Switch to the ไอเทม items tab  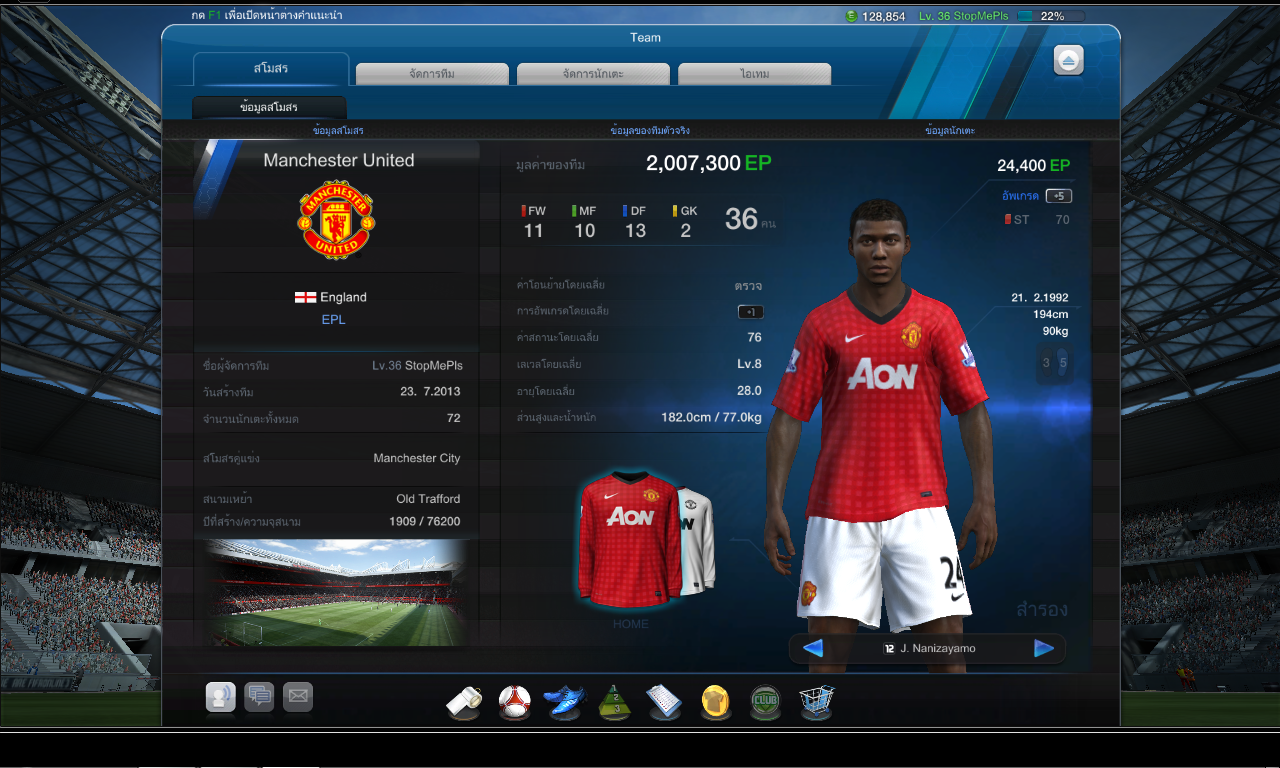coord(754,74)
